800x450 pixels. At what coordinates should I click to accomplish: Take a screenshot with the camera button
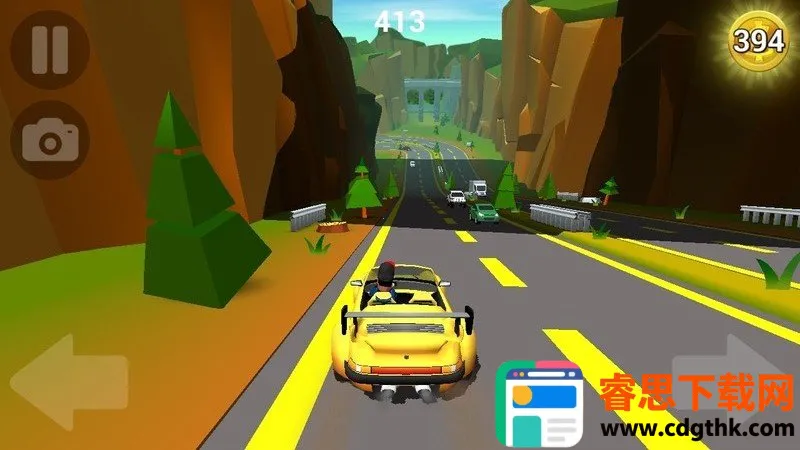pyautogui.click(x=49, y=141)
